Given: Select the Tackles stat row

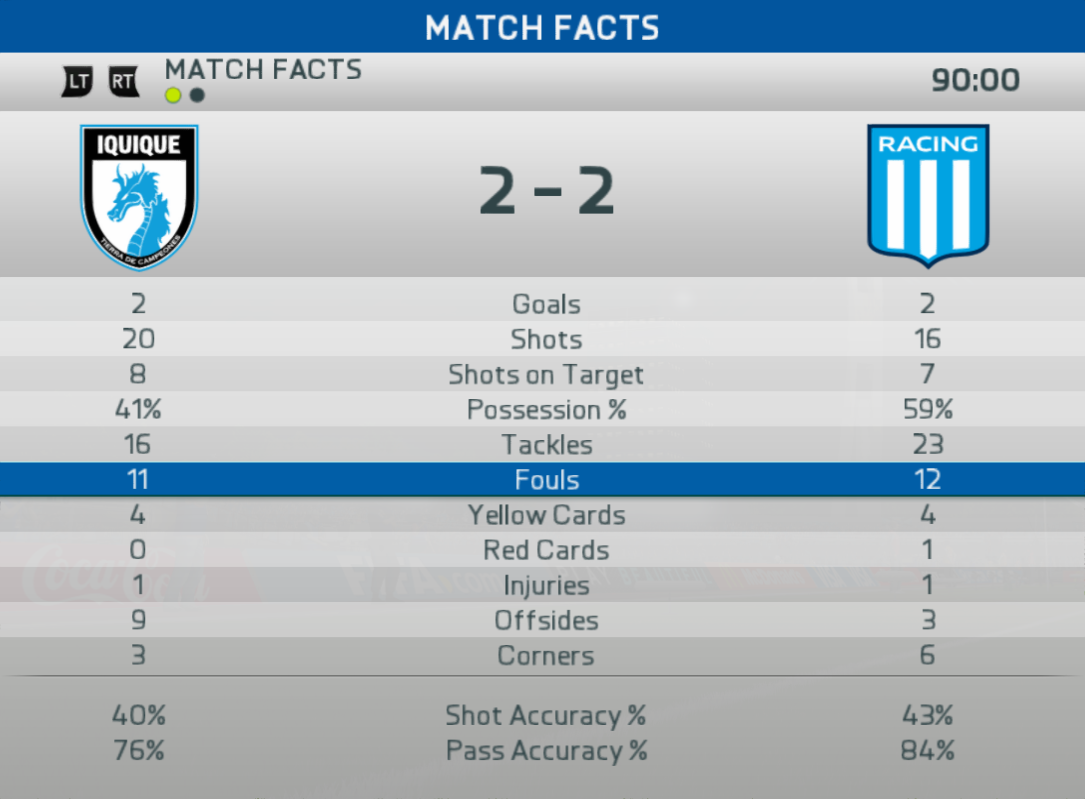Looking at the screenshot, I should 545,445.
